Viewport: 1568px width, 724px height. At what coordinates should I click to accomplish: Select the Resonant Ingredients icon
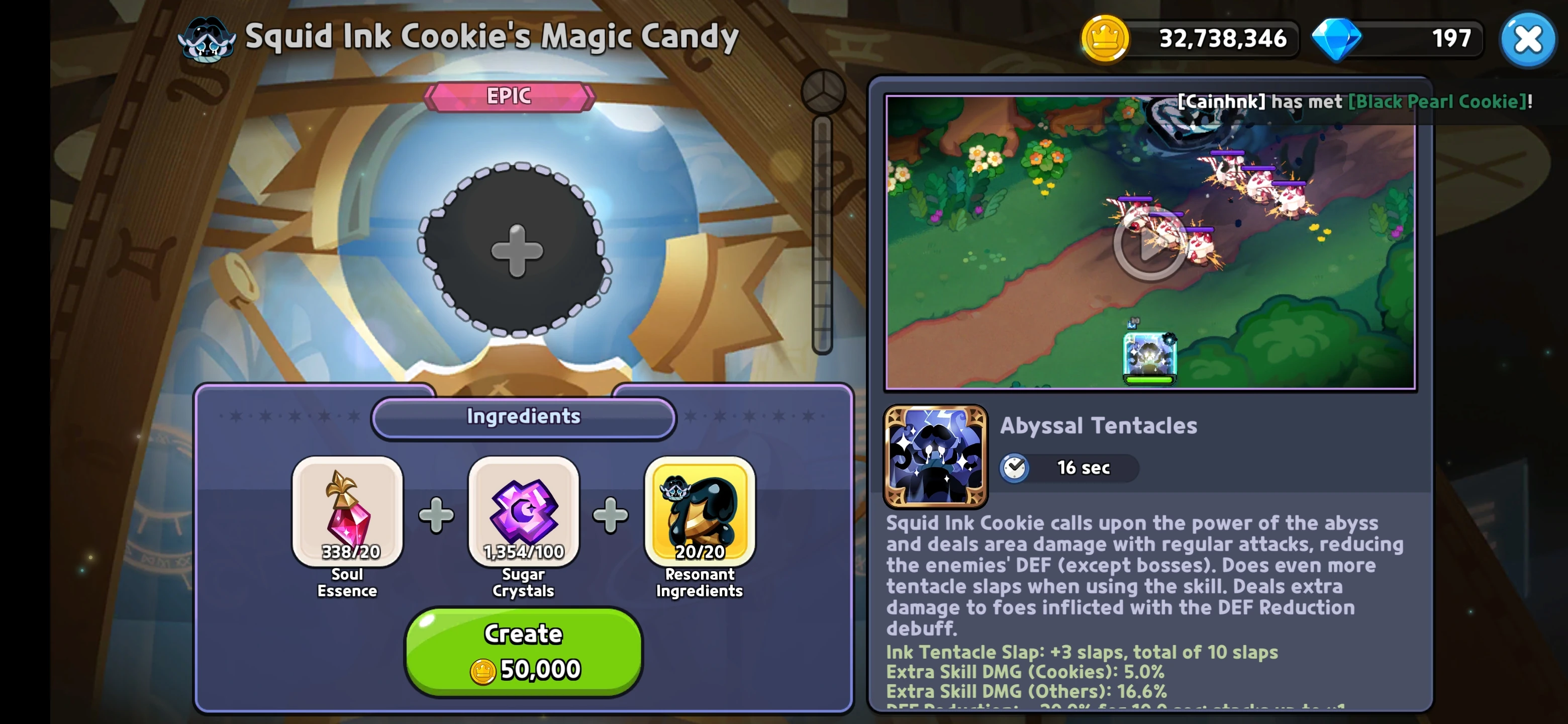tap(698, 513)
